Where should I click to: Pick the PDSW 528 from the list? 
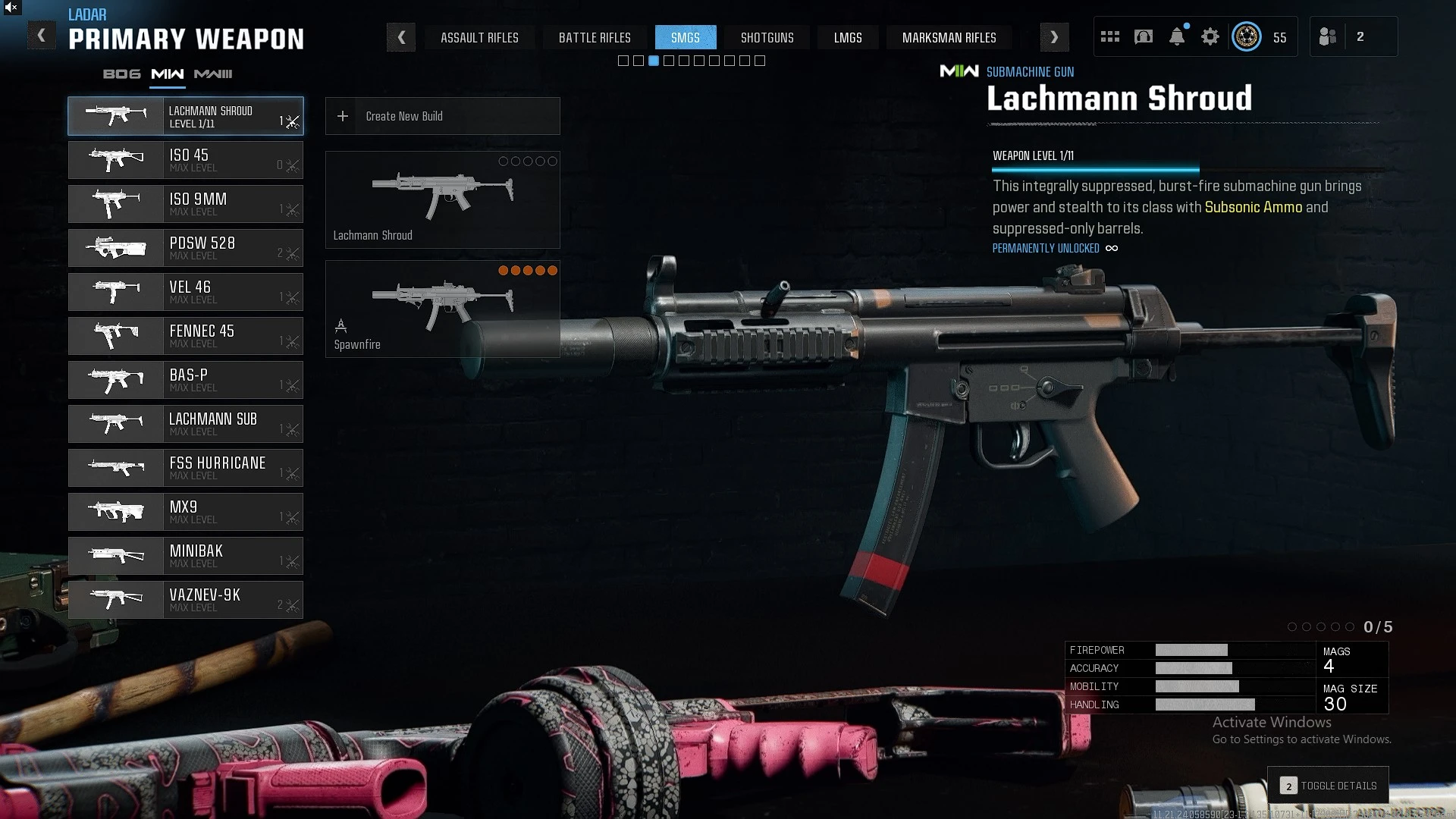tap(186, 248)
